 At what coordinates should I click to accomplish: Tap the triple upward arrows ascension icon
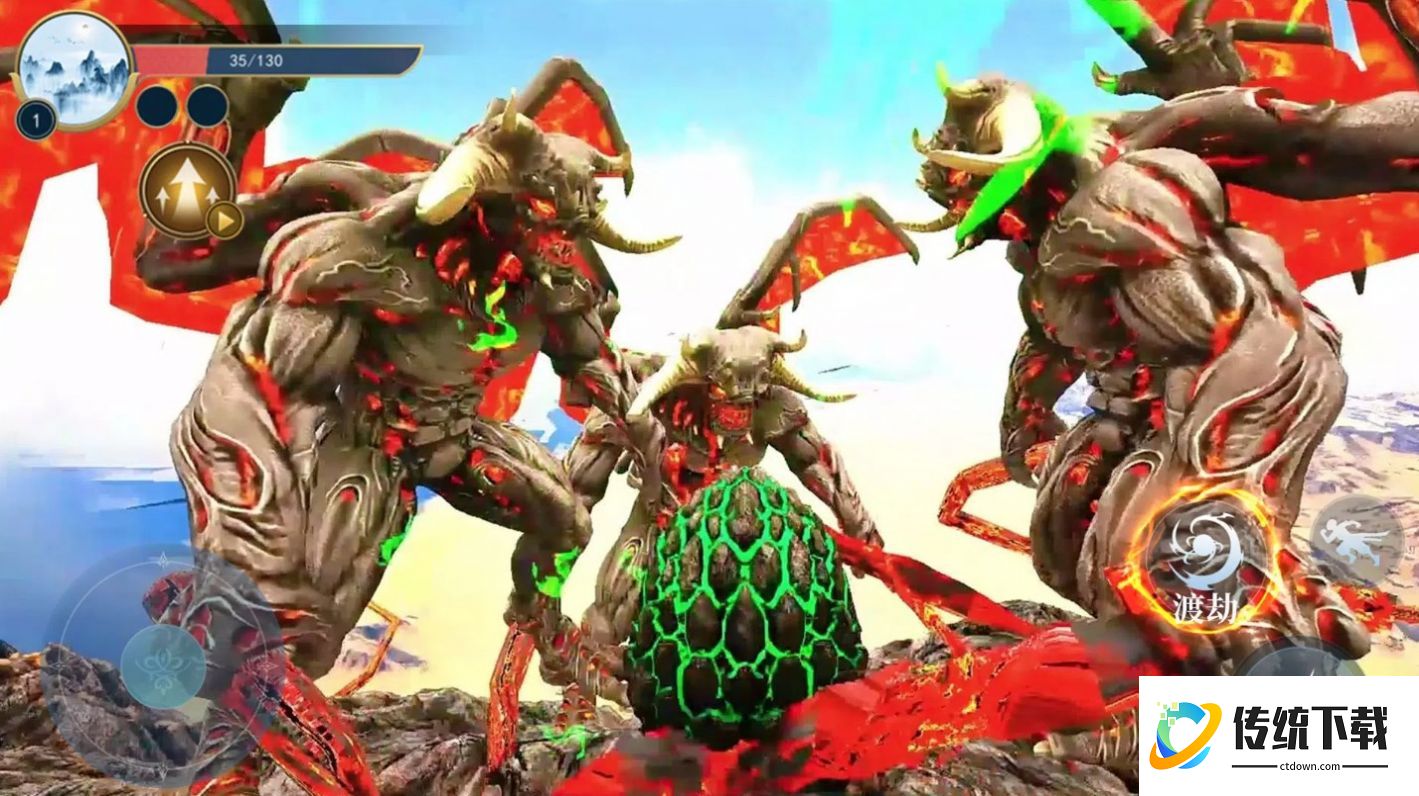pyautogui.click(x=187, y=188)
